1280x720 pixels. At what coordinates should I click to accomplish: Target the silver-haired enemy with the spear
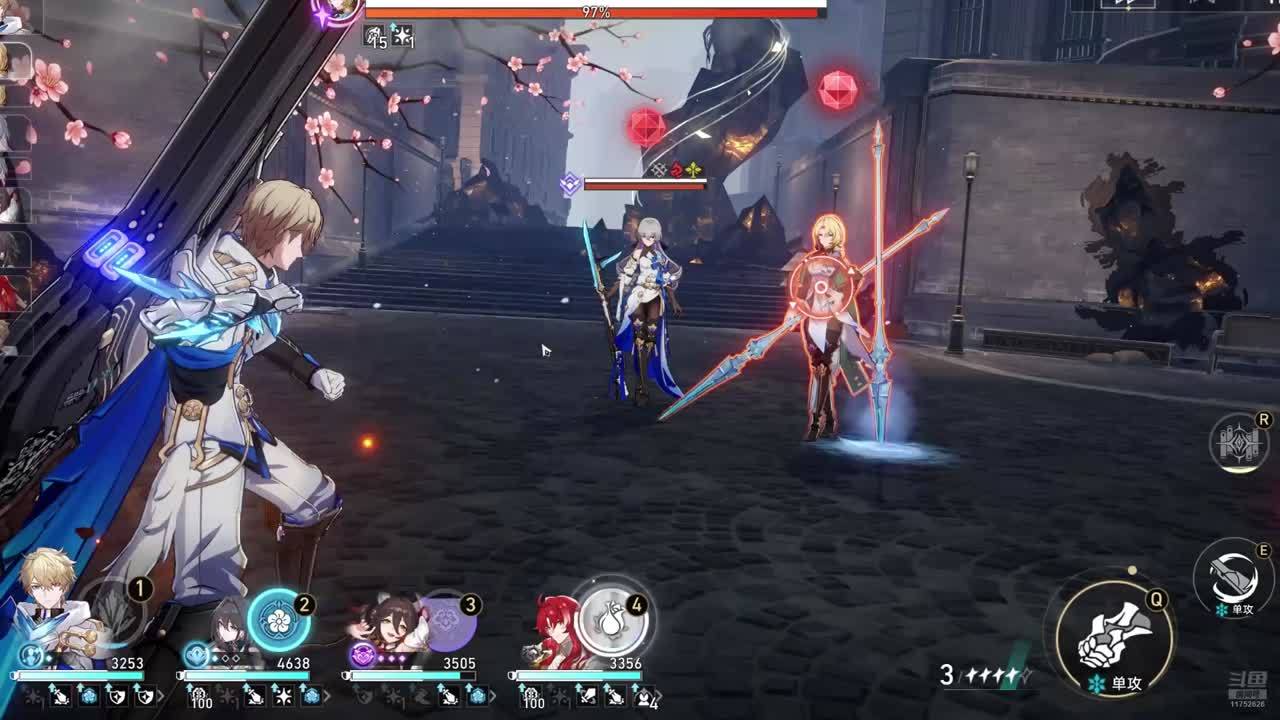click(x=647, y=310)
